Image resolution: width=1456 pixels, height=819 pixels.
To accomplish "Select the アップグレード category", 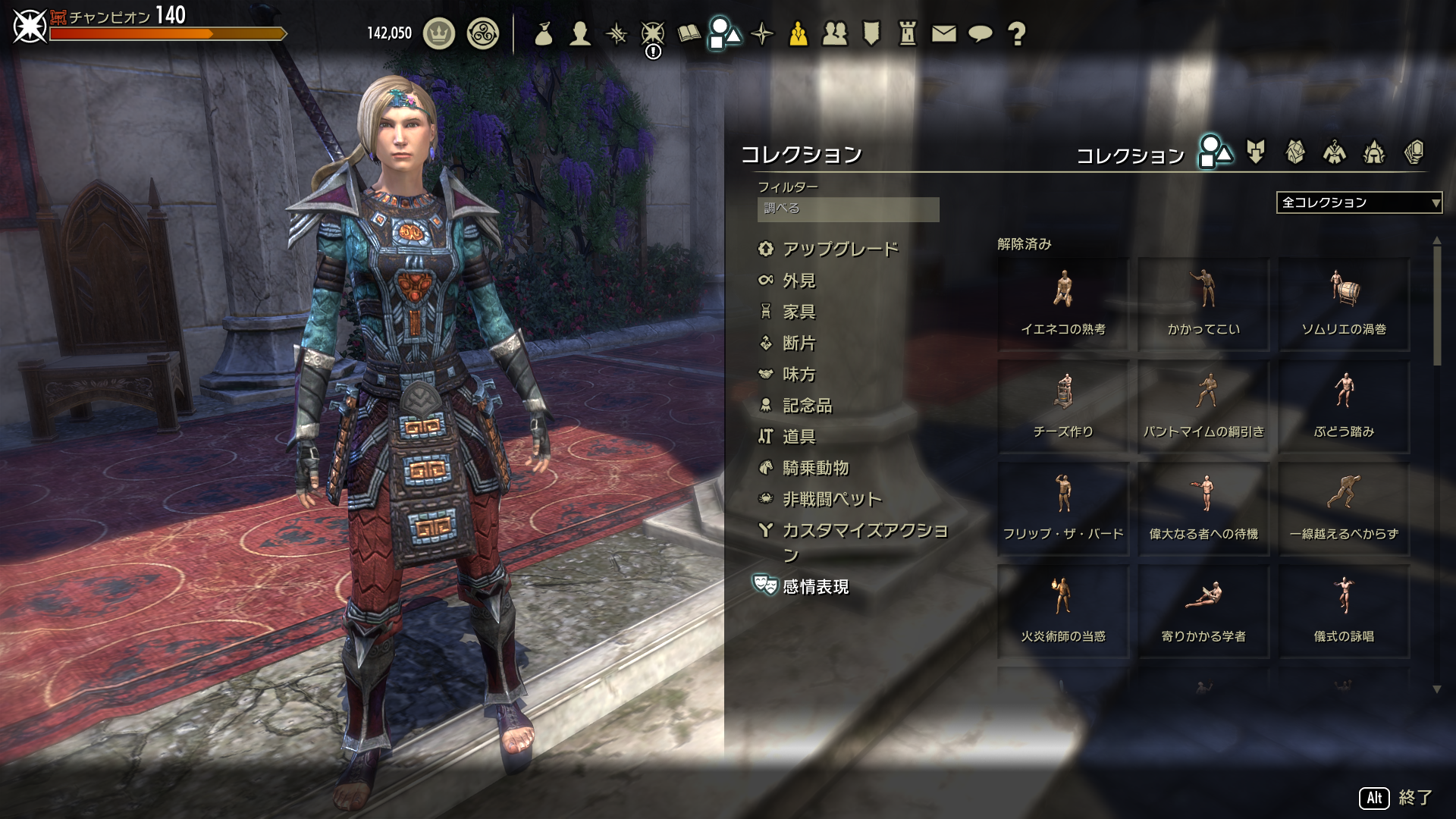I will [839, 249].
